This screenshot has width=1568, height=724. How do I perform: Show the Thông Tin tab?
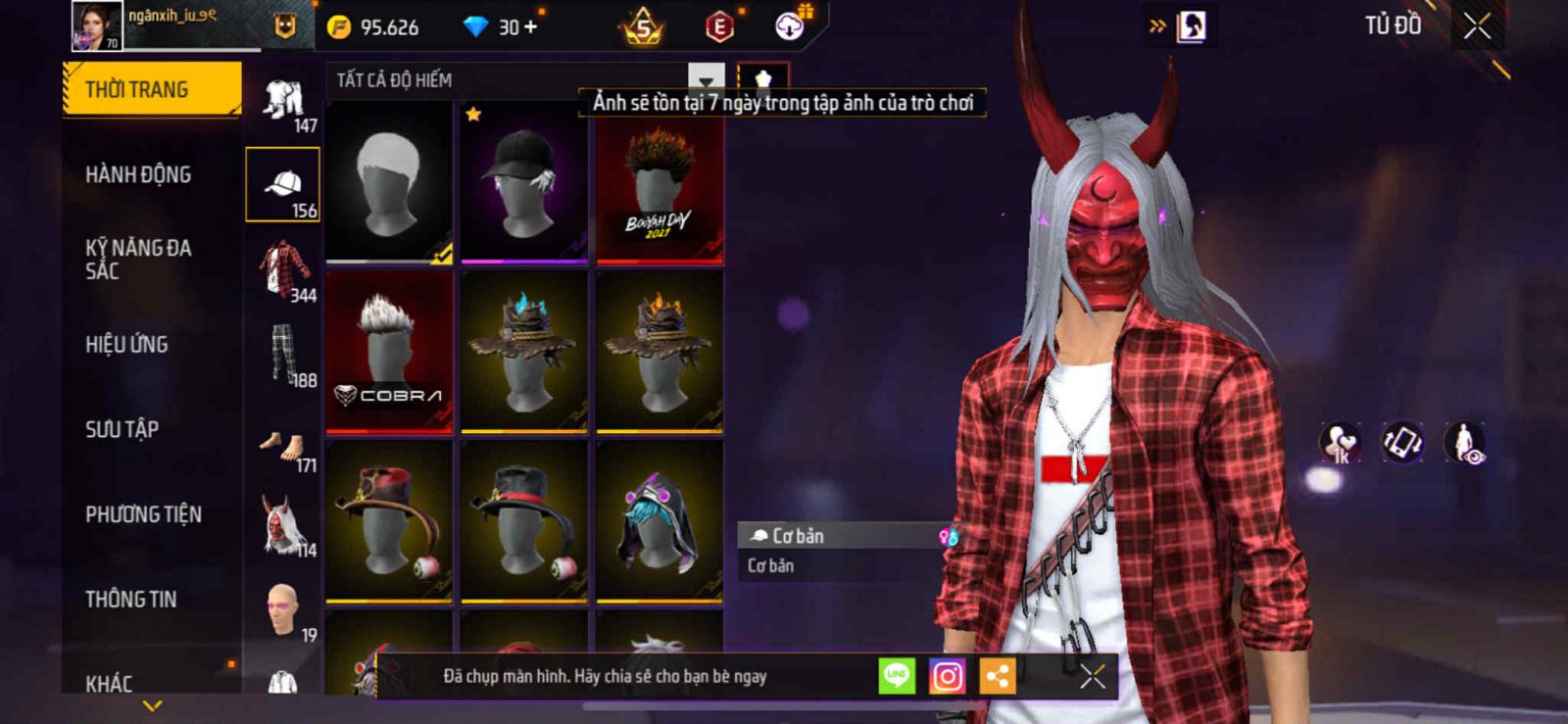130,600
